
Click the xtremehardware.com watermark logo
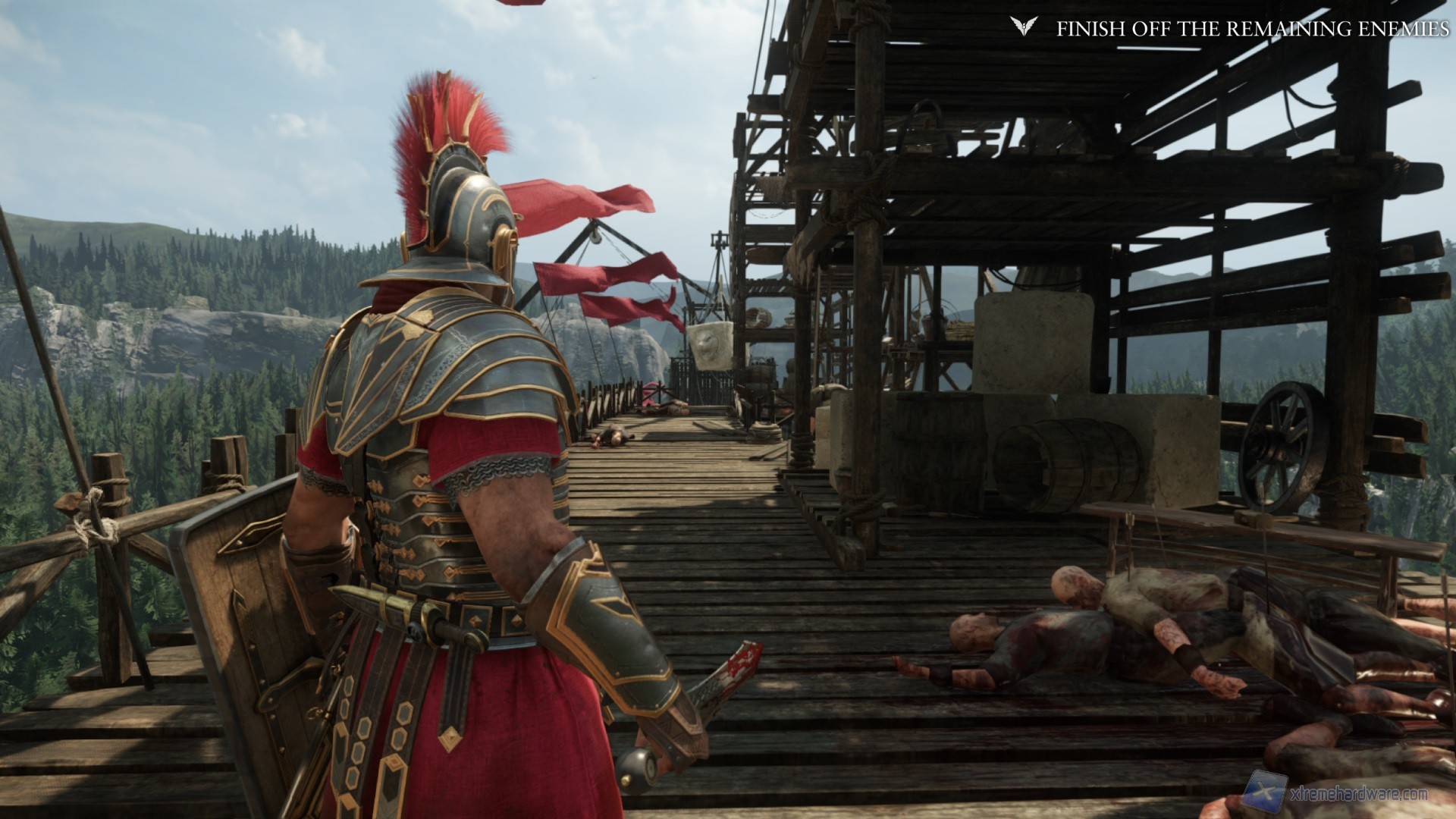coord(1266,792)
